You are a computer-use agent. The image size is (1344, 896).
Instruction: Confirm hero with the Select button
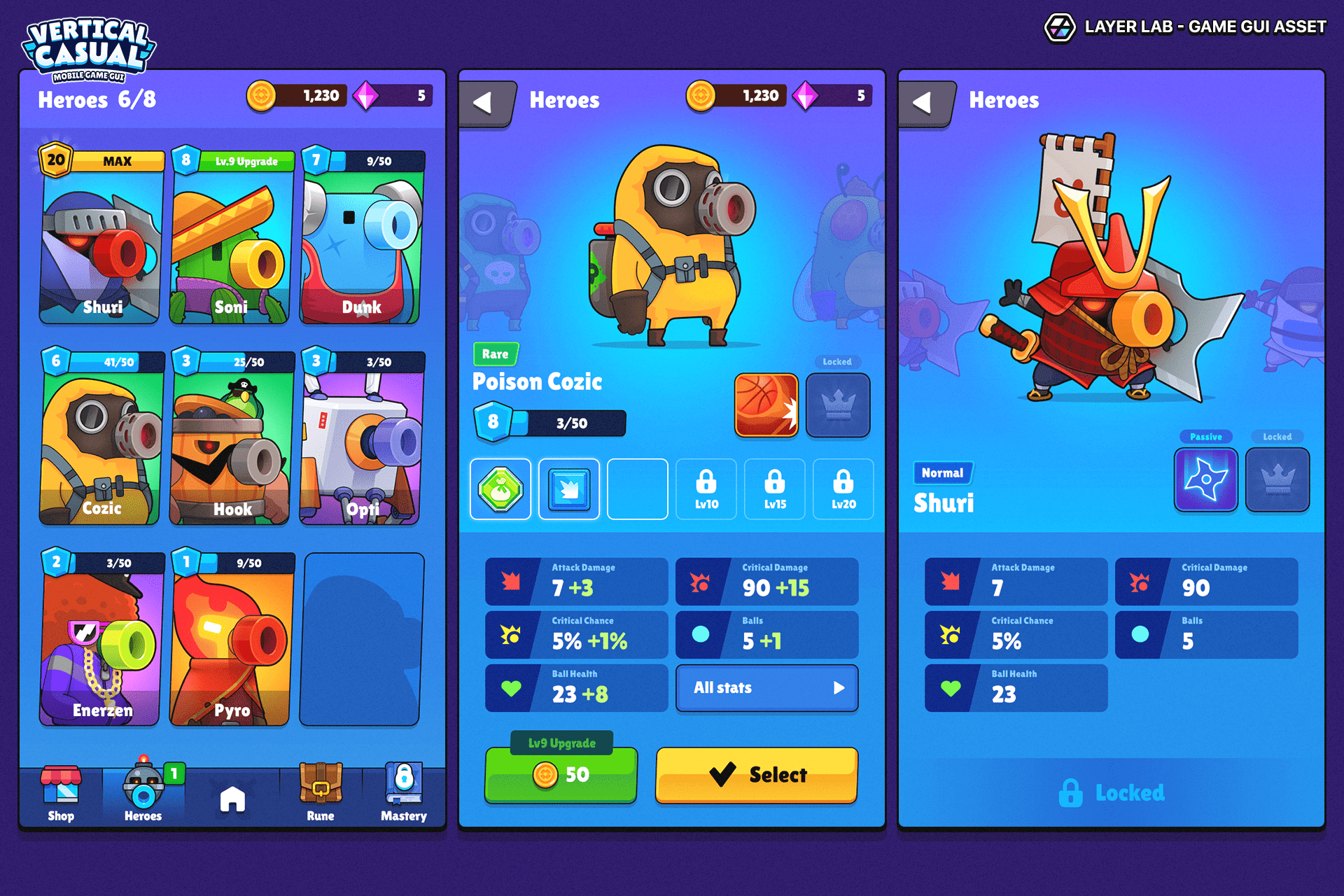click(756, 775)
